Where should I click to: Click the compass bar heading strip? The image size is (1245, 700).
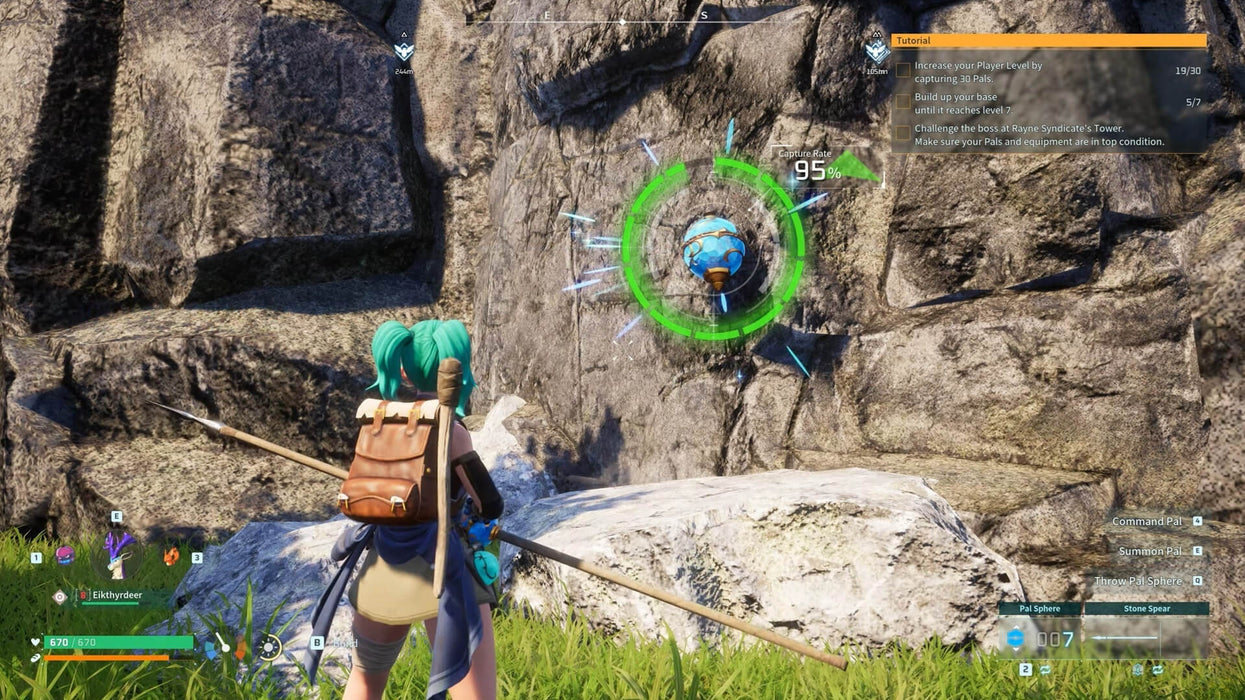click(622, 19)
